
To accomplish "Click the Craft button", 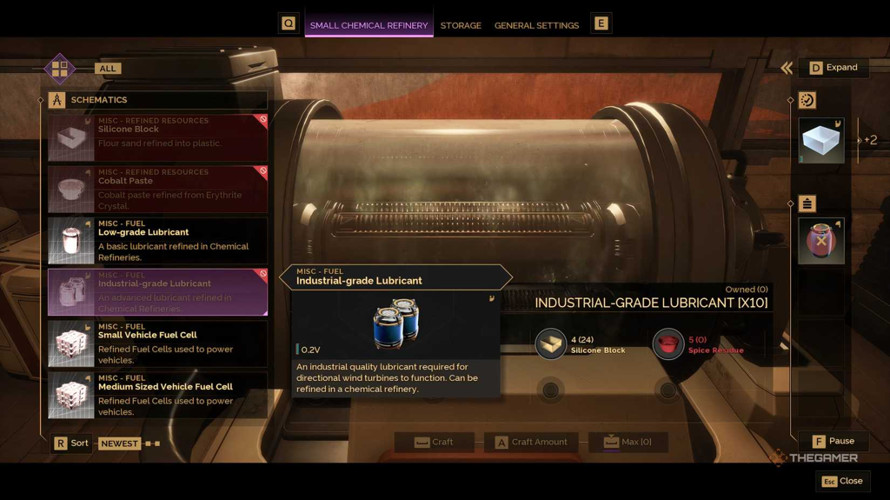I will pos(434,442).
